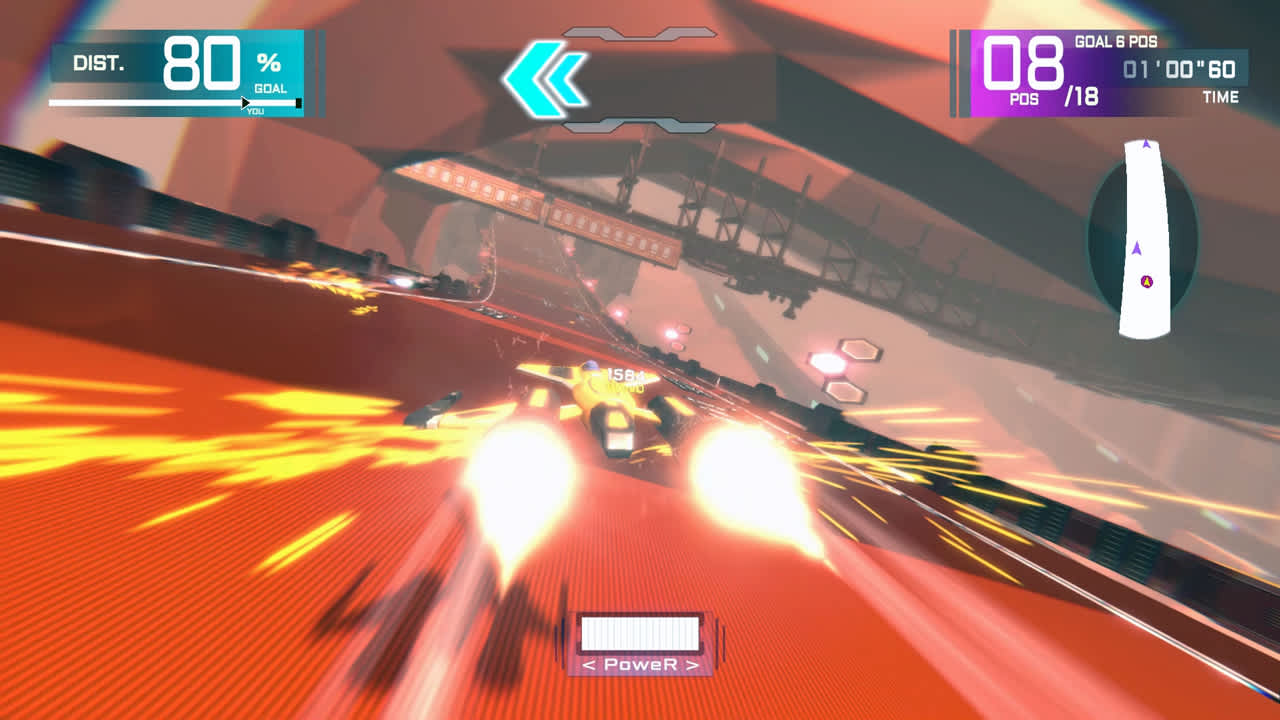
Task: Switch to the /18 racer count display
Action: coord(1082,98)
